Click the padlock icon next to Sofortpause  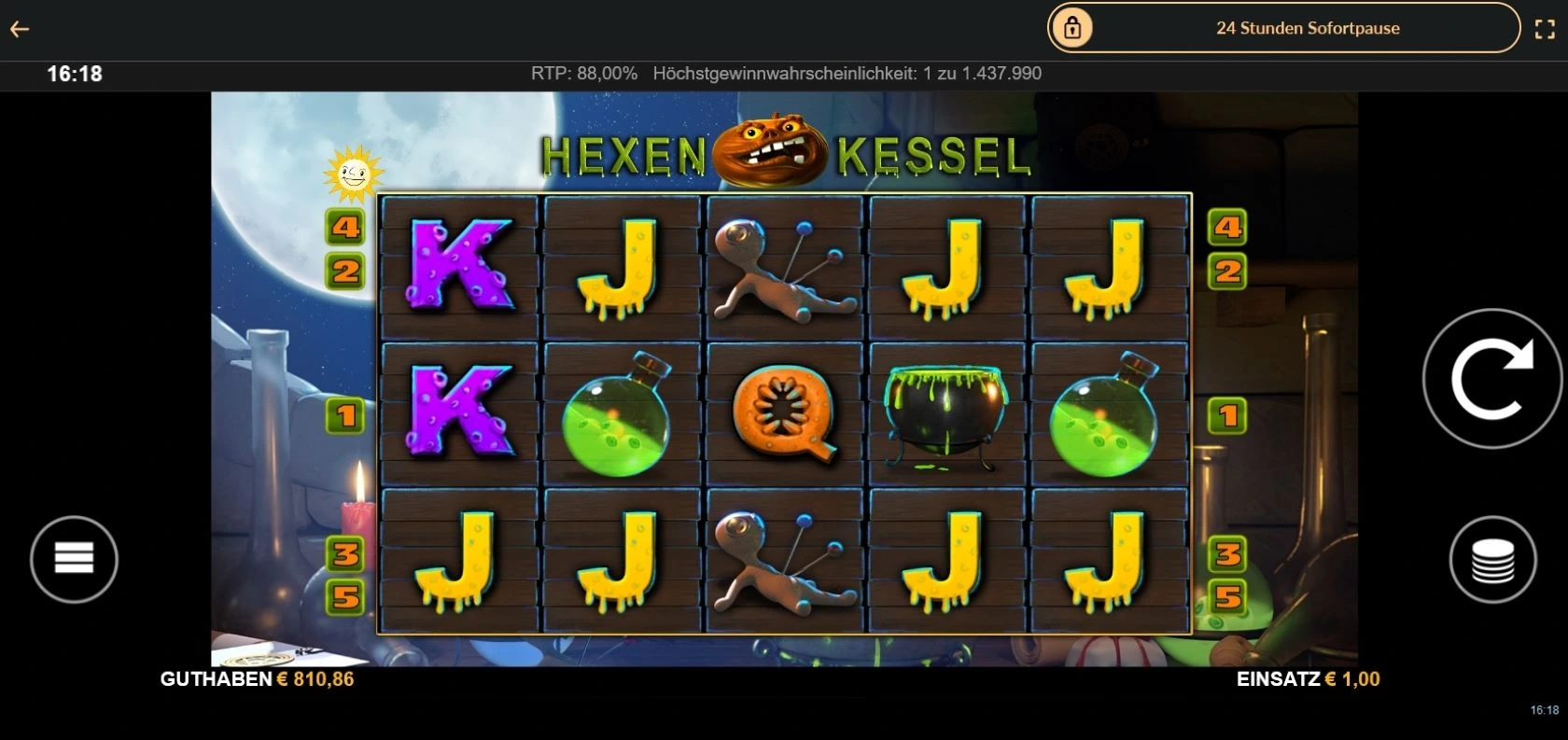pyautogui.click(x=1071, y=28)
